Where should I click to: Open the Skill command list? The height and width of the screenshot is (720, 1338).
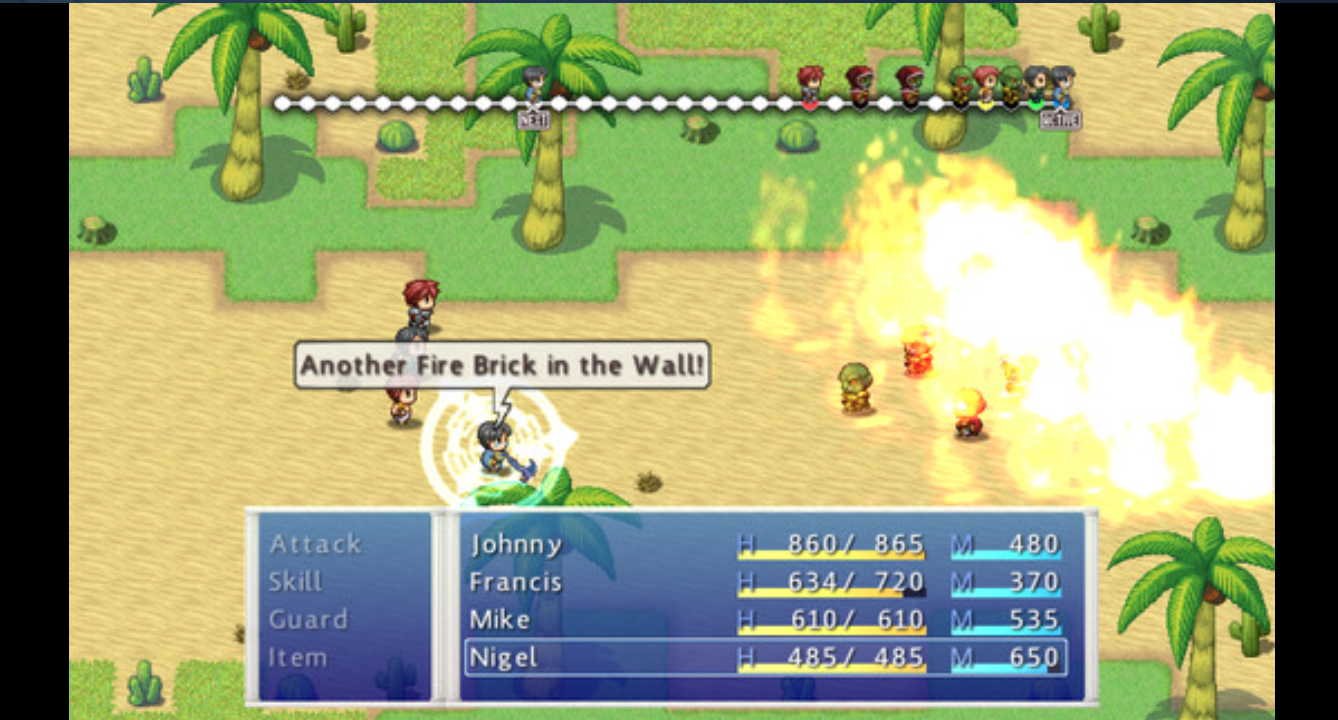pyautogui.click(x=296, y=582)
